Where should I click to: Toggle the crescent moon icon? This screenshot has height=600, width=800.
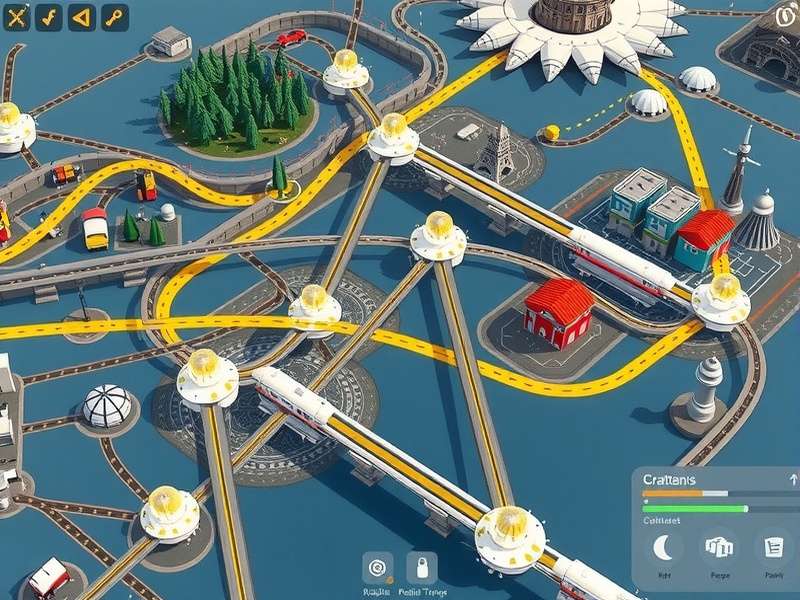click(662, 547)
